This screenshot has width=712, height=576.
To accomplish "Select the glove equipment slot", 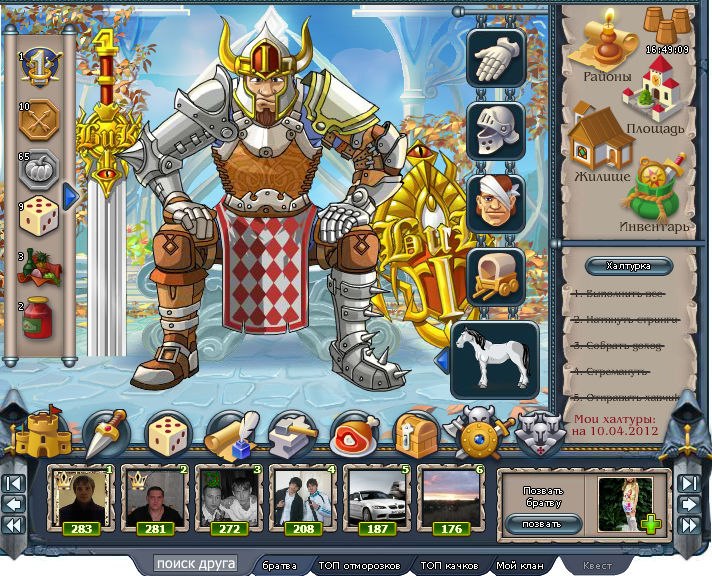I will click(497, 56).
